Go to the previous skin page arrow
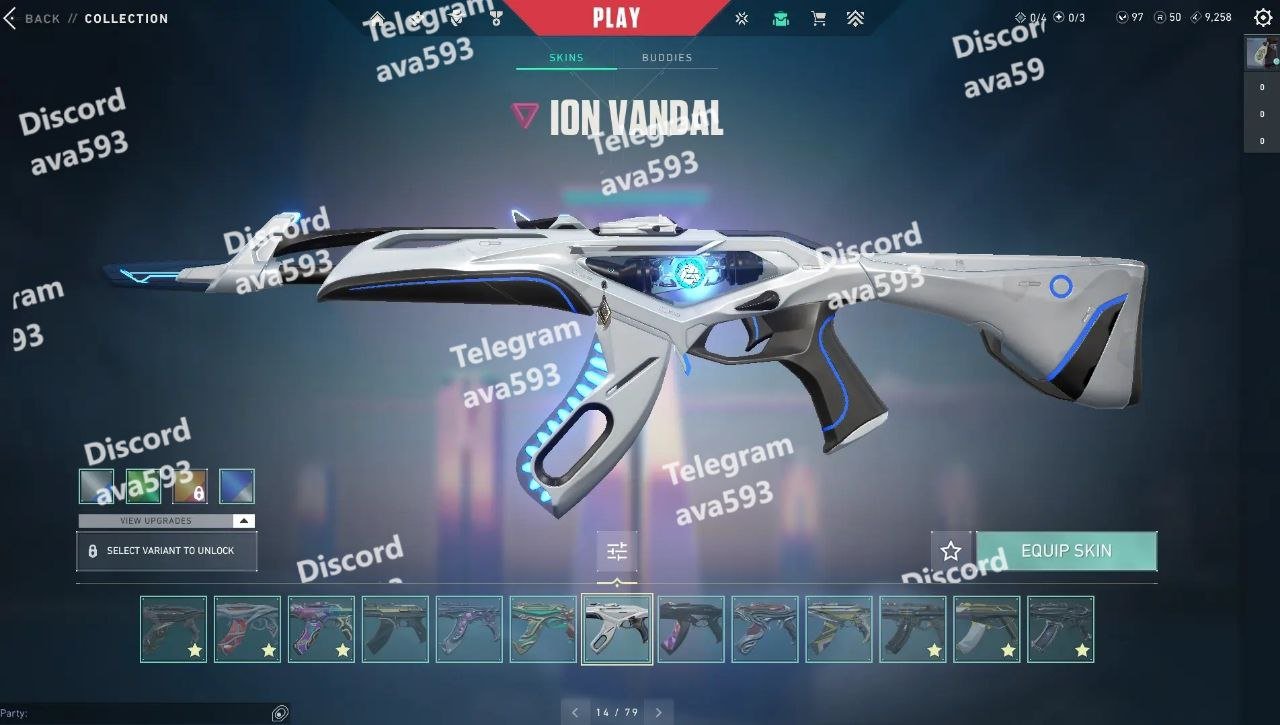The height and width of the screenshot is (725, 1280). [575, 713]
